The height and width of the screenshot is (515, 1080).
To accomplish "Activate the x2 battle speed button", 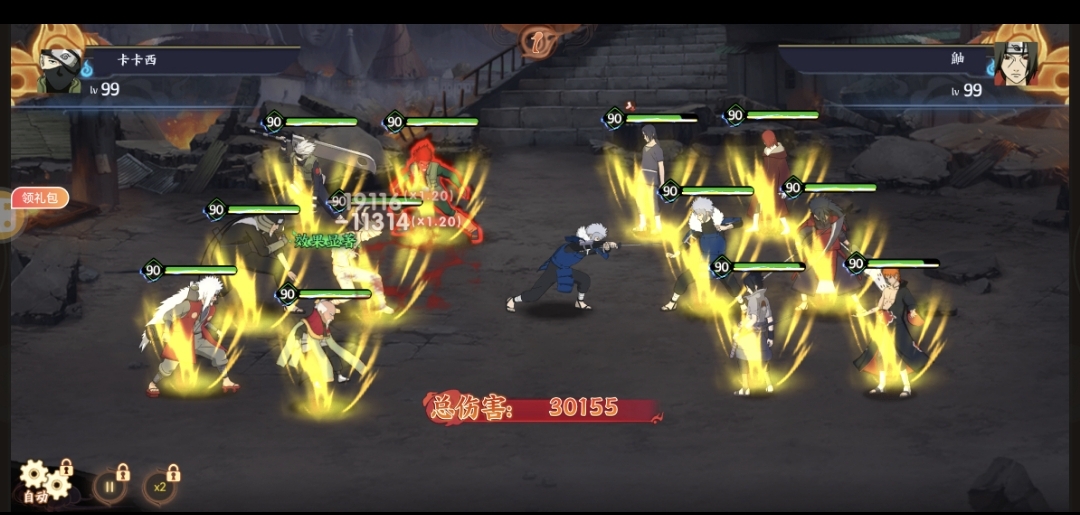I will (x=159, y=488).
